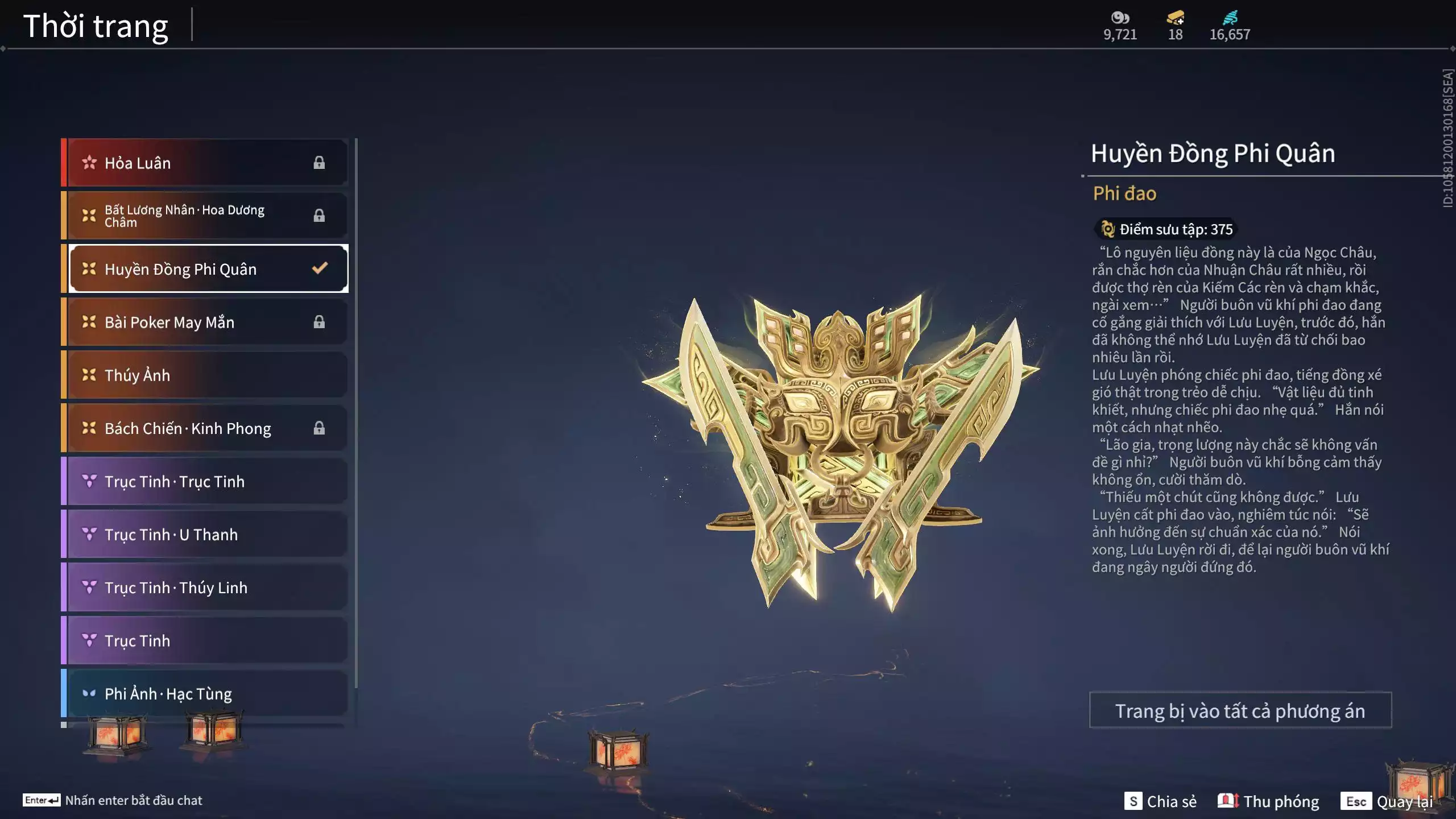Select Phi Ảnh · Hạc Tùng skin

pos(205,693)
